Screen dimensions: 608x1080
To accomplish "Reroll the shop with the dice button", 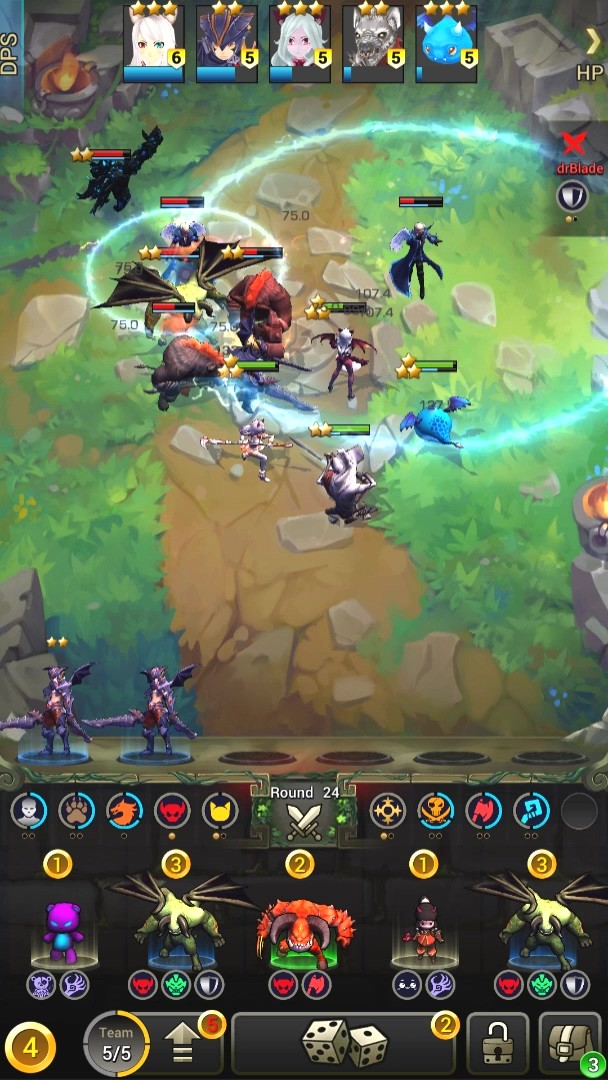I will coord(343,1043).
